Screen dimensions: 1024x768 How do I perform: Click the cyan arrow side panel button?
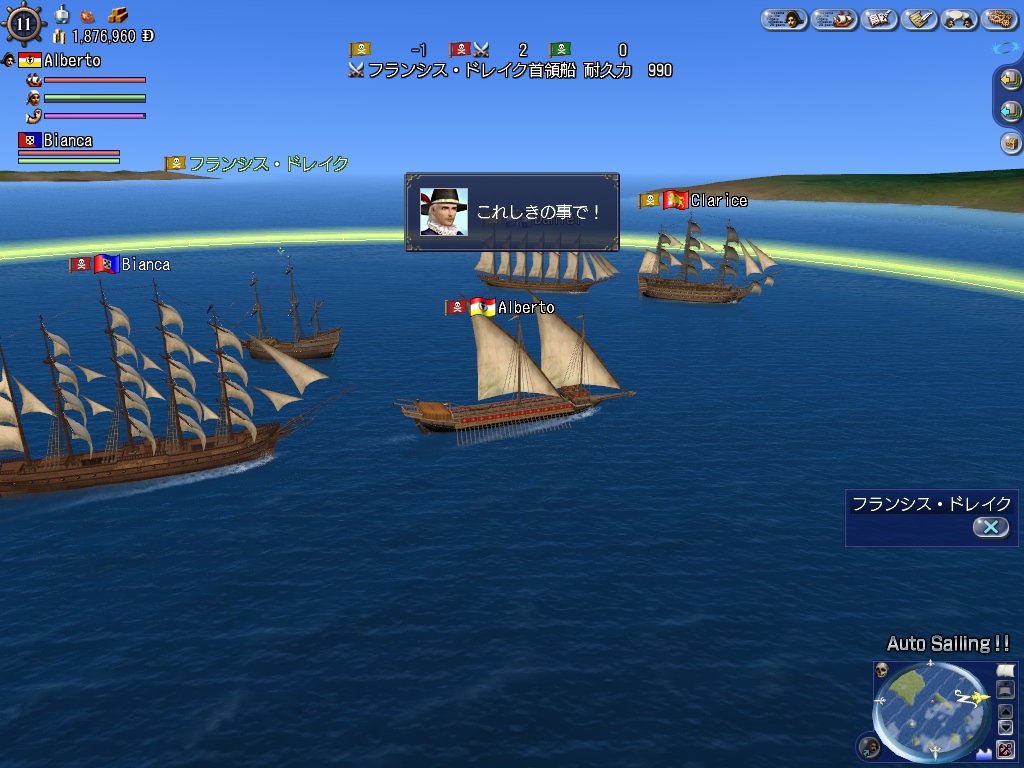[1010, 111]
